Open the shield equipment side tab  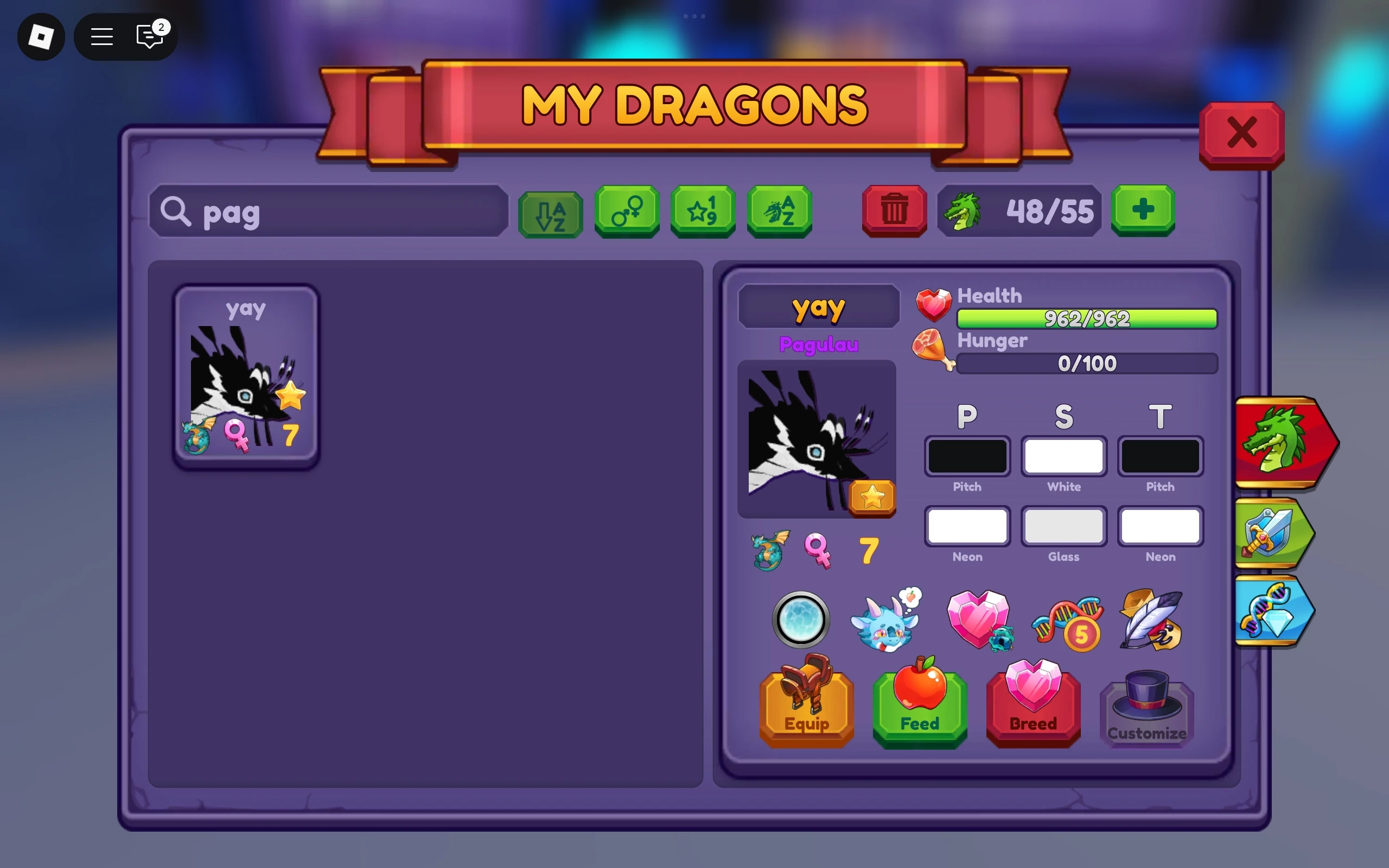tap(1277, 534)
